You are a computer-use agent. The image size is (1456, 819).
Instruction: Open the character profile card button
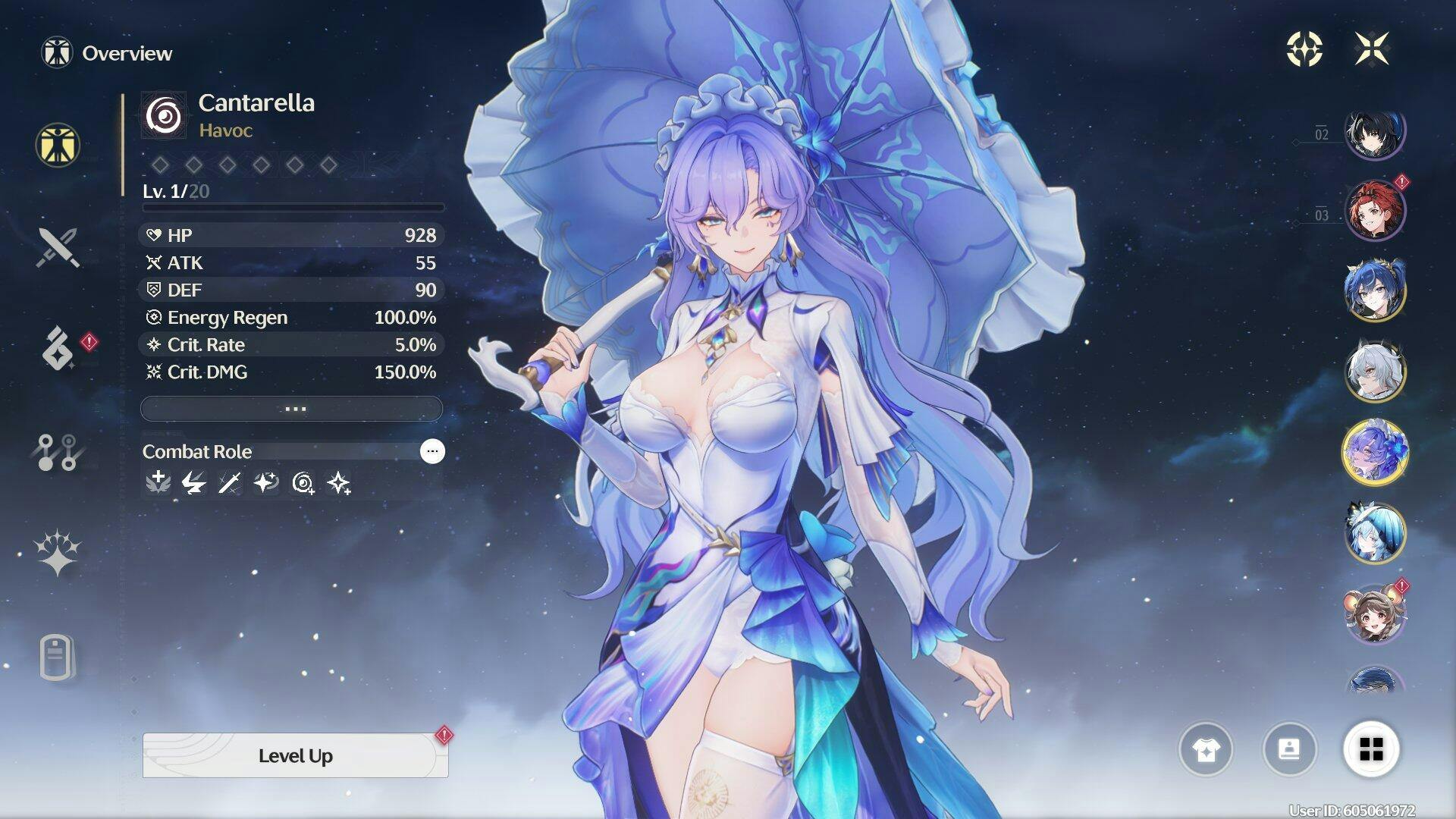point(1289,750)
